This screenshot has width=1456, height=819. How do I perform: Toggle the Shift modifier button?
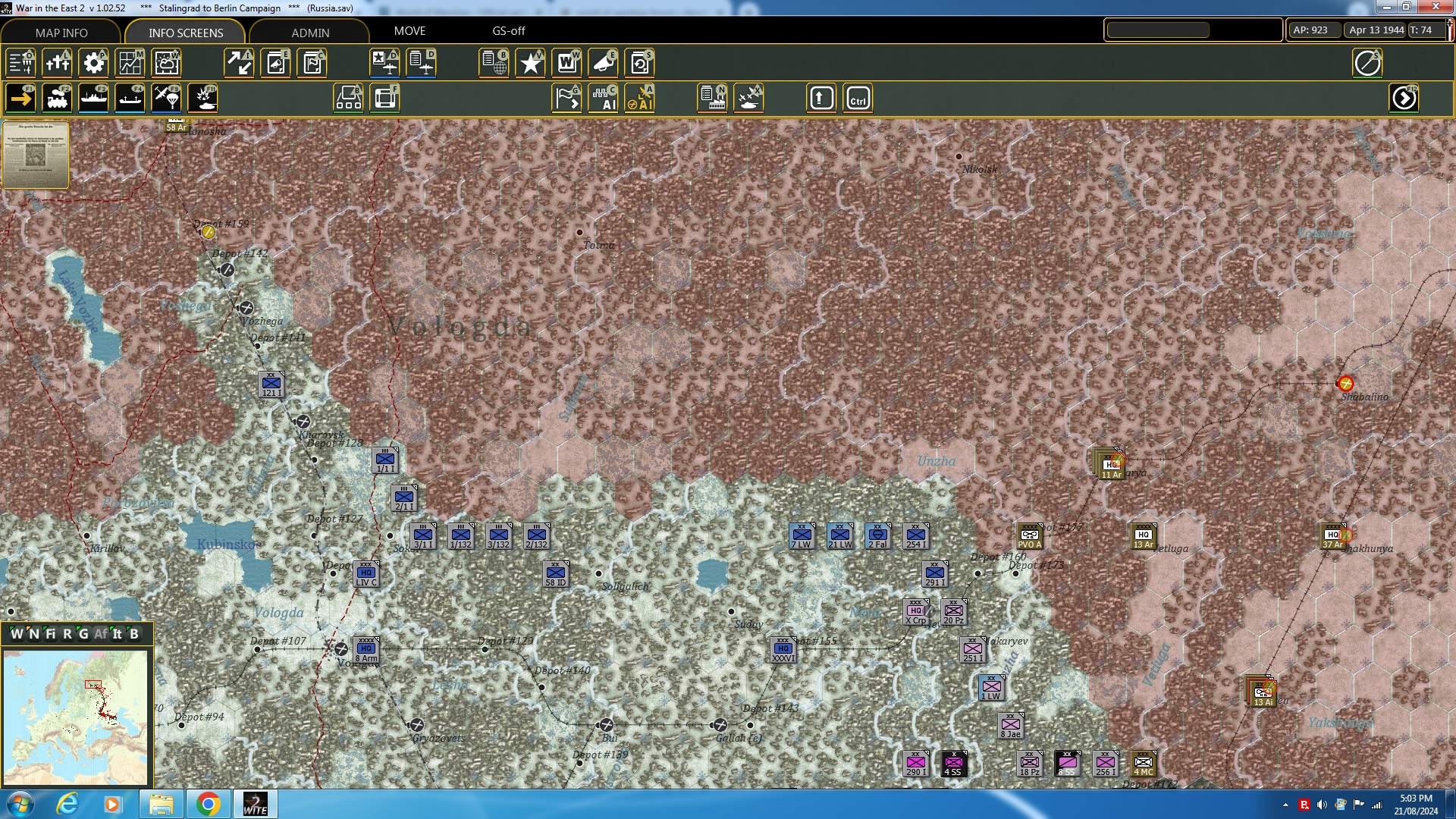coord(821,98)
